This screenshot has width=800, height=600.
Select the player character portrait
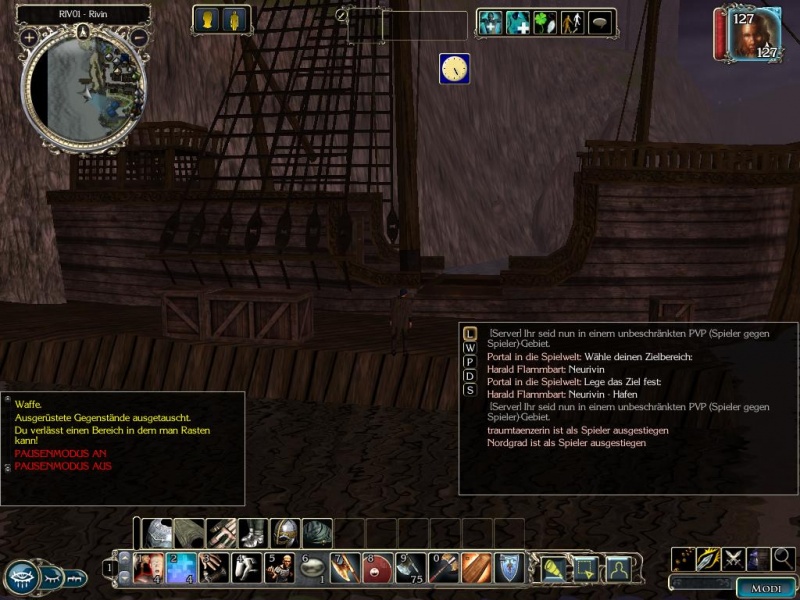click(749, 35)
